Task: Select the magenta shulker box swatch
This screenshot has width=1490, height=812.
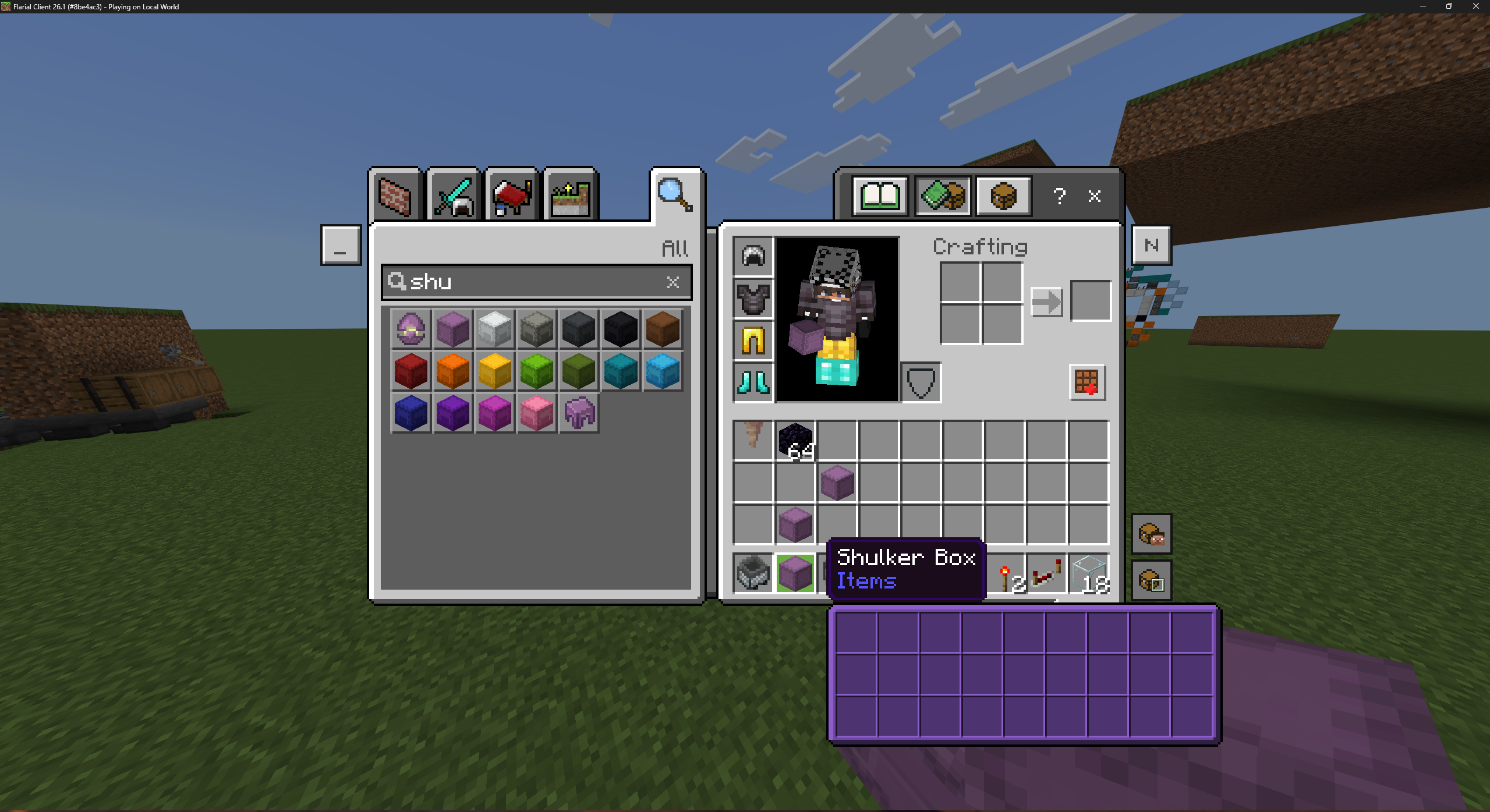Action: (x=494, y=413)
